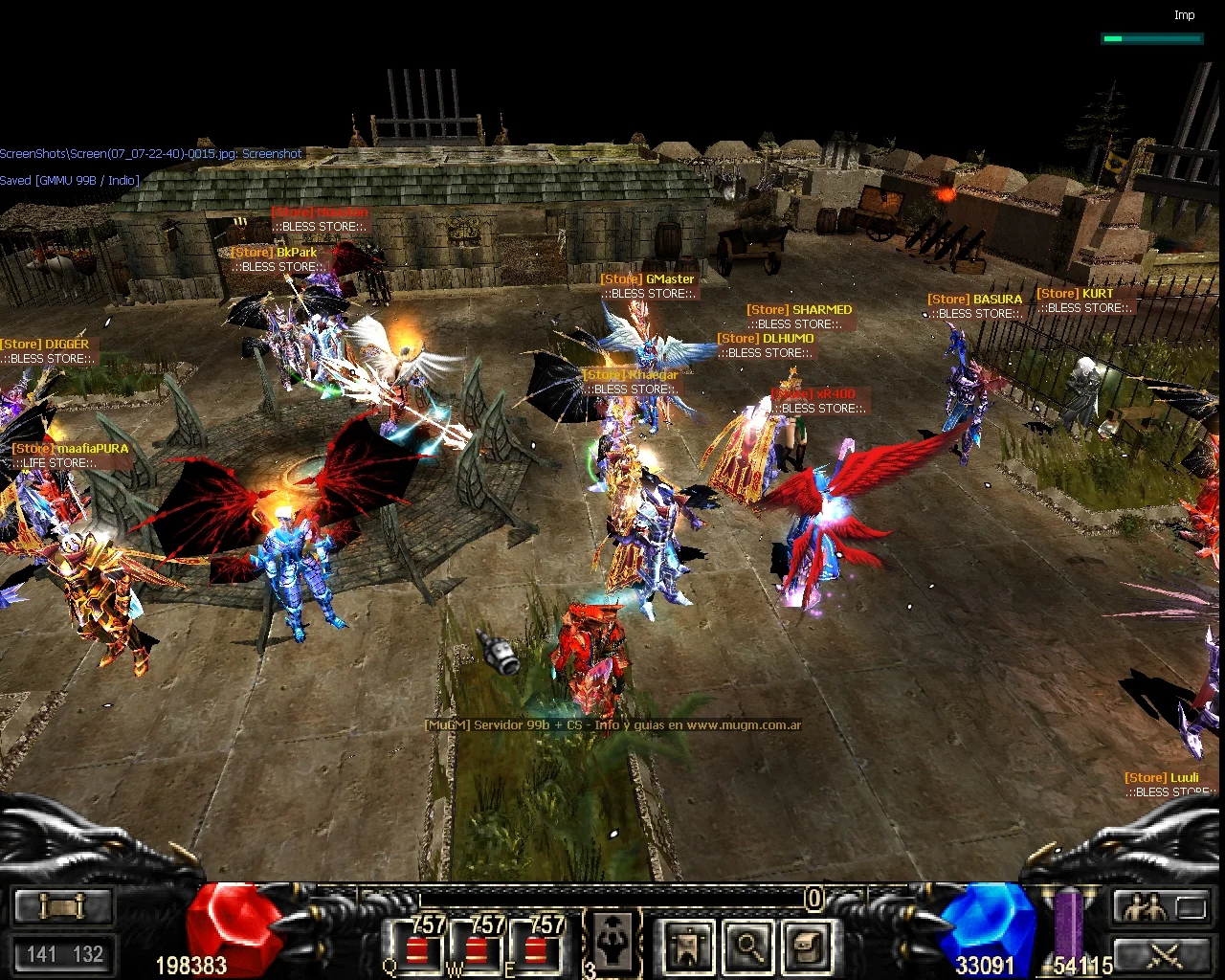1225x980 pixels.
Task: Open the character sheet button
Action: point(689,946)
